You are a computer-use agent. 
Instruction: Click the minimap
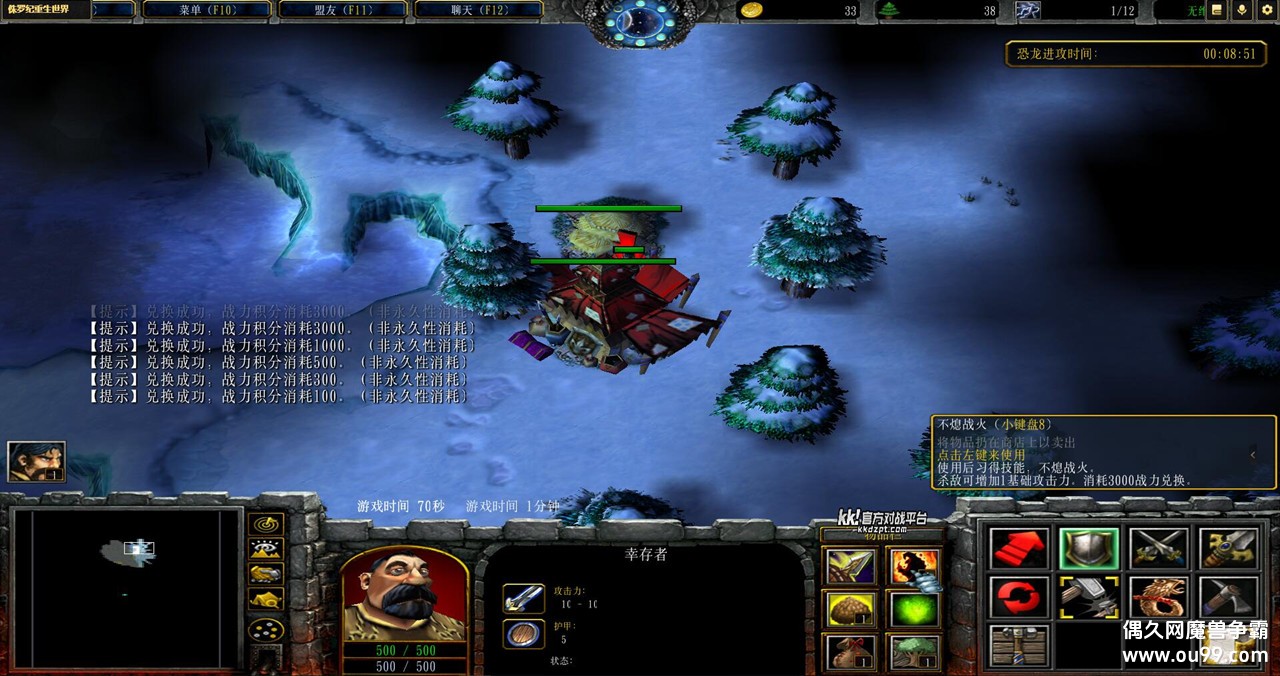click(126, 587)
